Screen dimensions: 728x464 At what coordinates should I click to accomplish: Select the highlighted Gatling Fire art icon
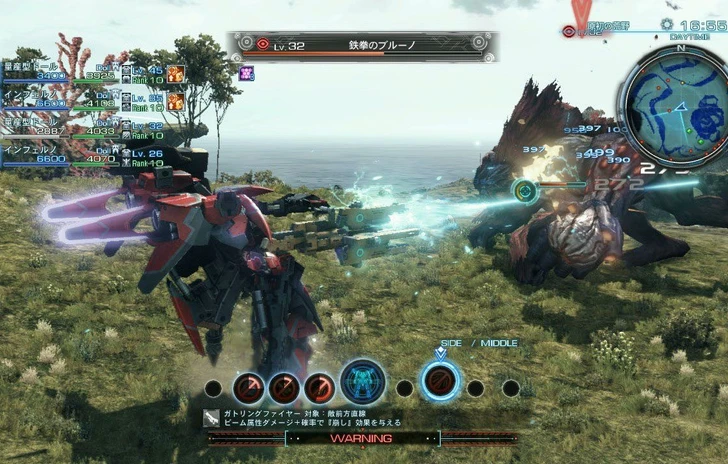(440, 381)
